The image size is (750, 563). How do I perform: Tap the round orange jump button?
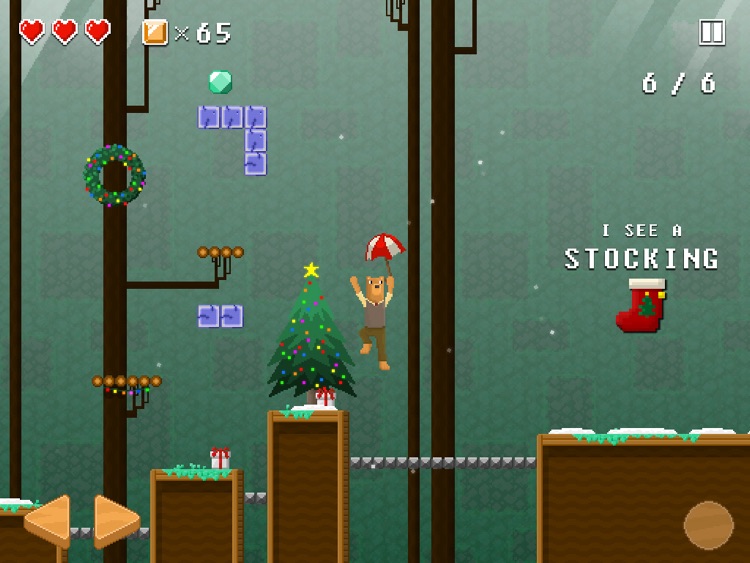pos(708,525)
